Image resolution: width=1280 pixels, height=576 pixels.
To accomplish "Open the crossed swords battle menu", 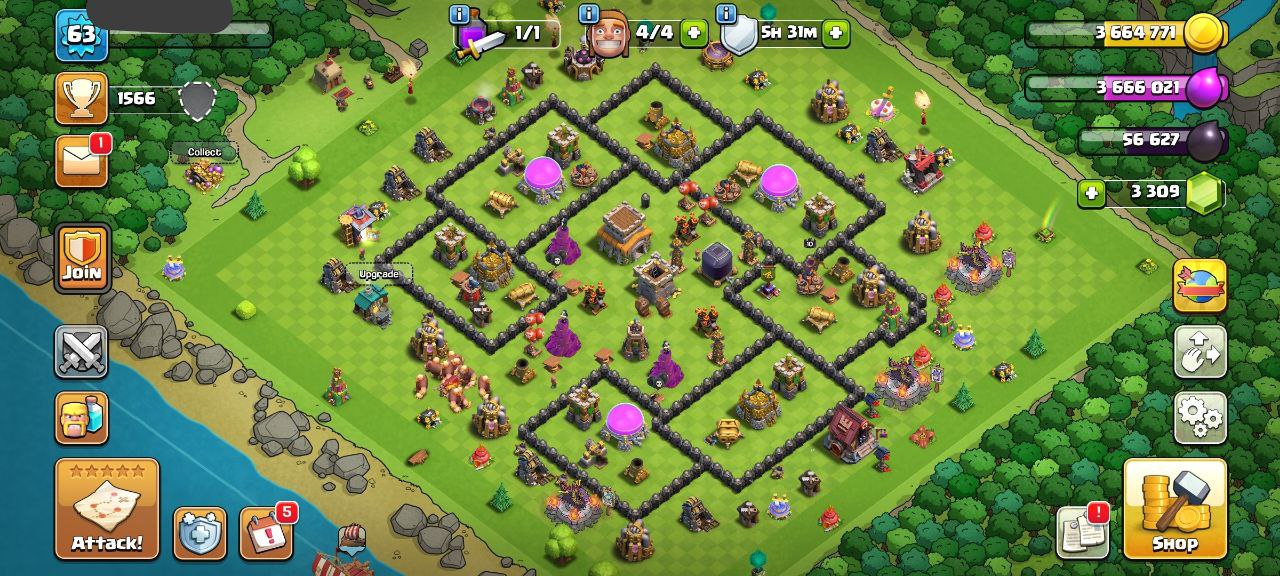I will coord(82,352).
